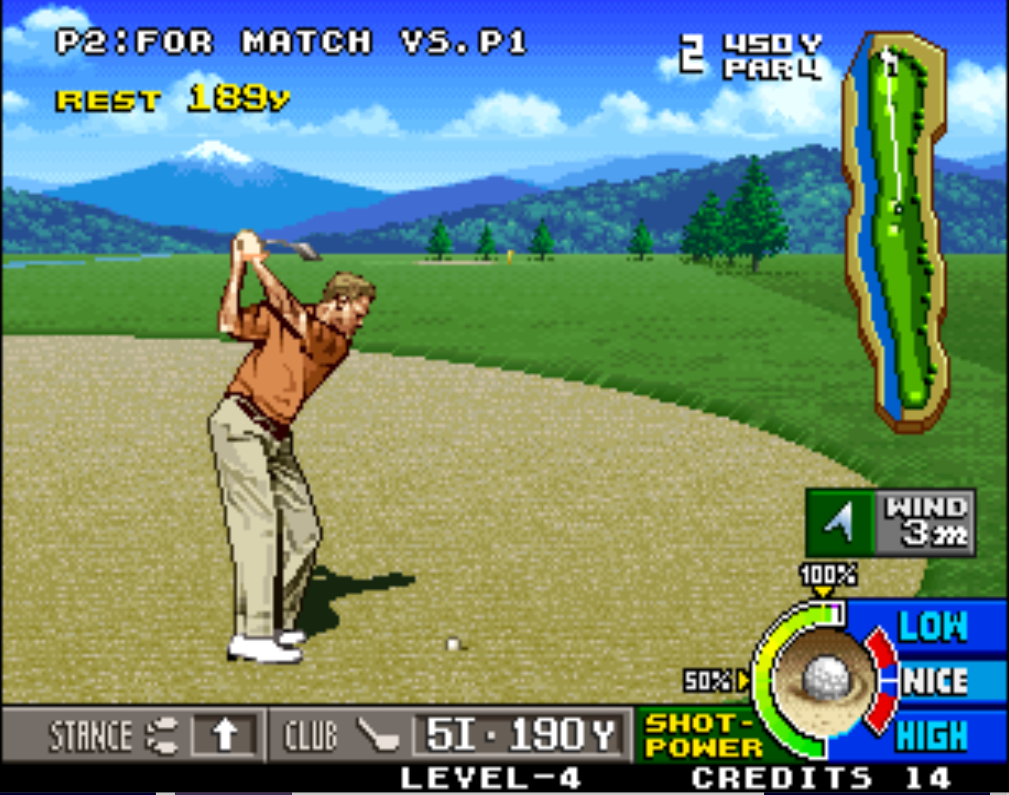Select the HIGH shot height option
Screen dimensions: 1009x795
932,736
